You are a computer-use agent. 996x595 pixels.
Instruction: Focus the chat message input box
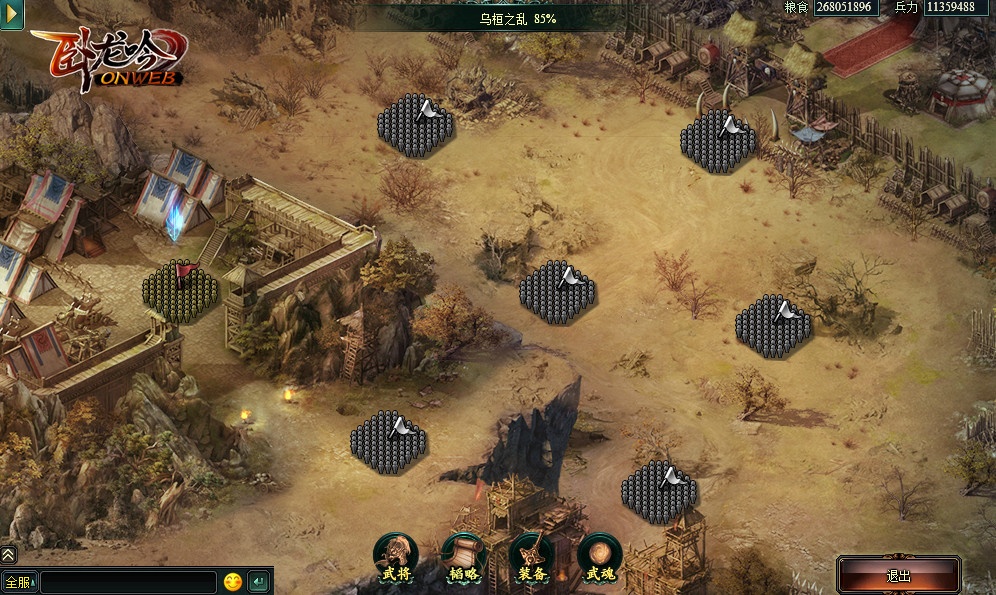point(128,582)
